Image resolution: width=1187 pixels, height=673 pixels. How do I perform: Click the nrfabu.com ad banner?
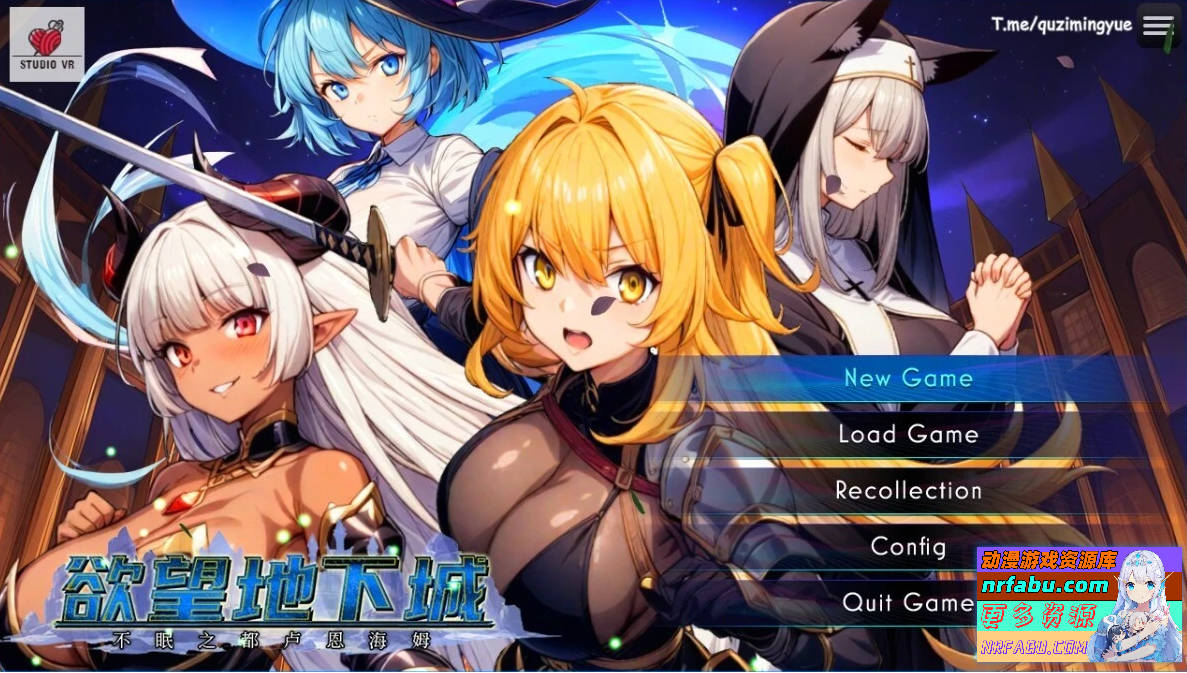1079,604
